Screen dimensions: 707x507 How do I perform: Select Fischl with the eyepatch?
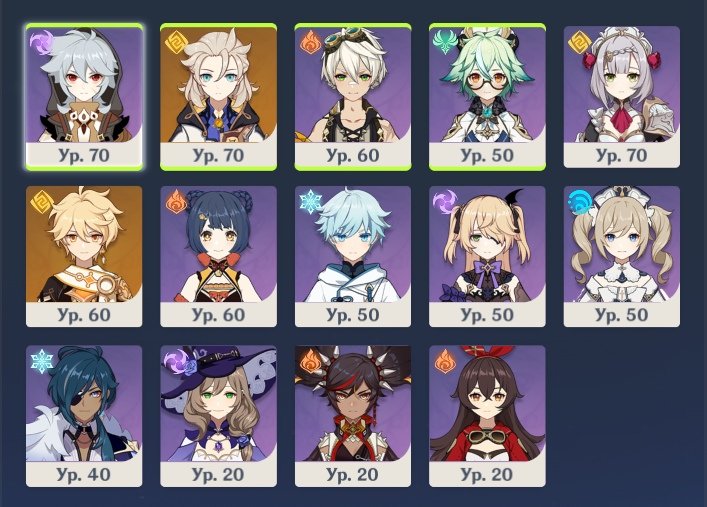[x=487, y=256]
